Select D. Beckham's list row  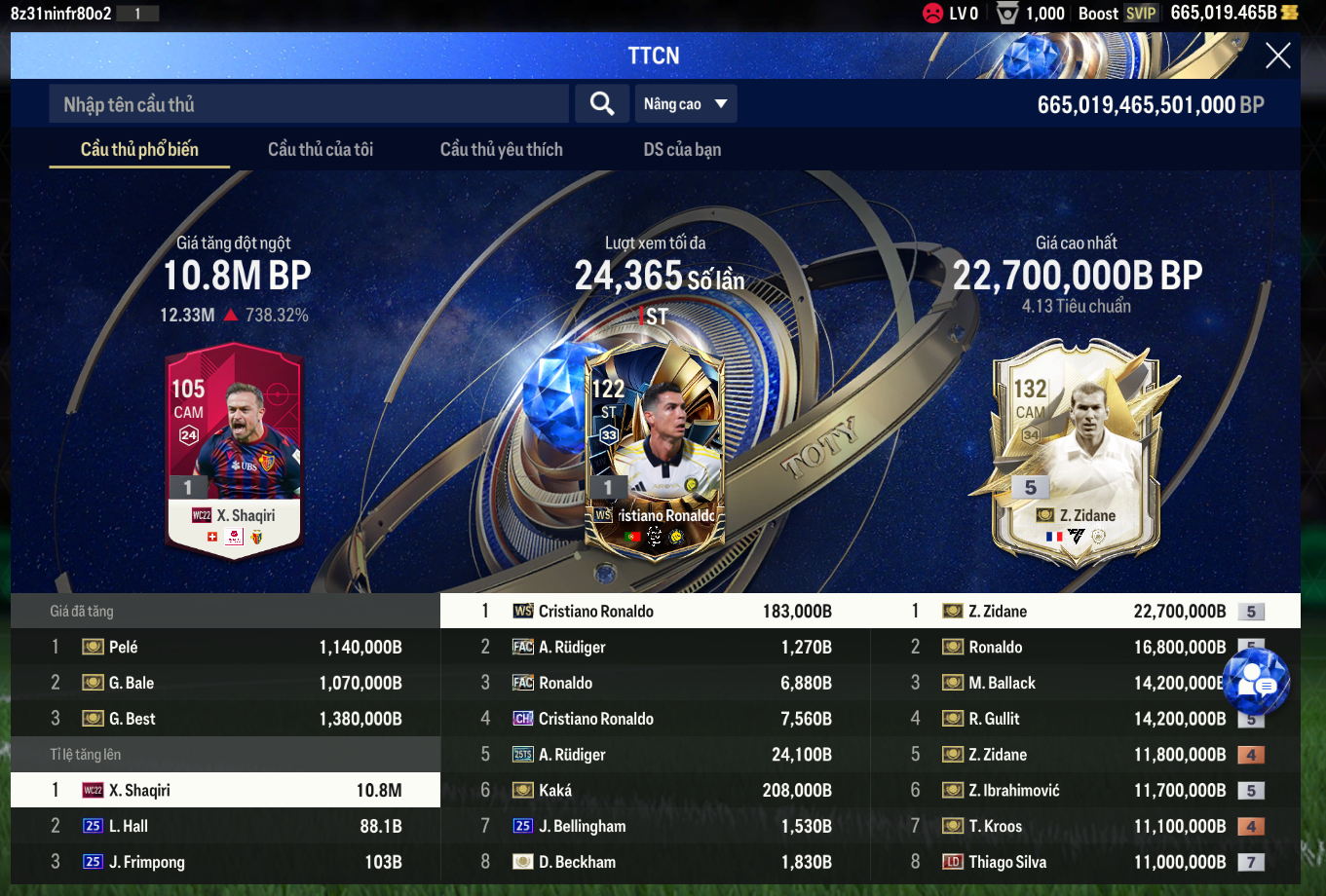[x=656, y=862]
